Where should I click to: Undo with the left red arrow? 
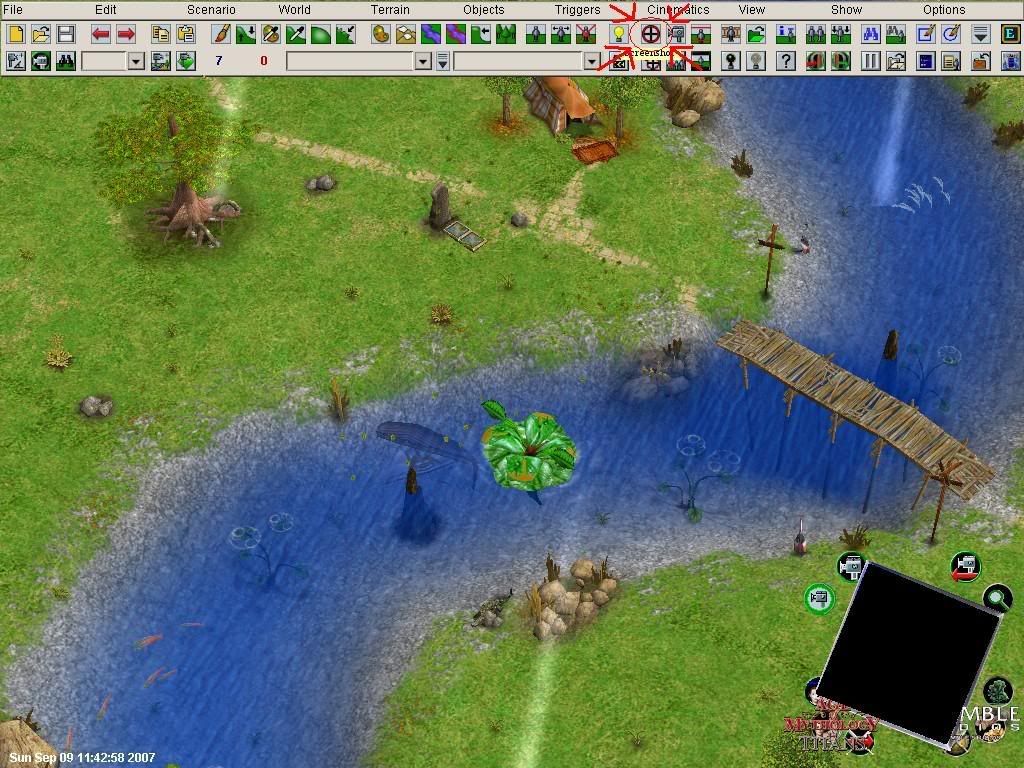click(x=101, y=34)
